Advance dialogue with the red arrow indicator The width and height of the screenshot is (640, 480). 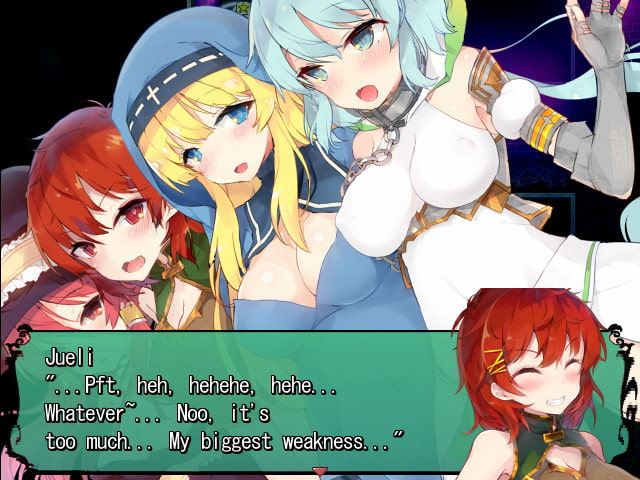coord(320,469)
